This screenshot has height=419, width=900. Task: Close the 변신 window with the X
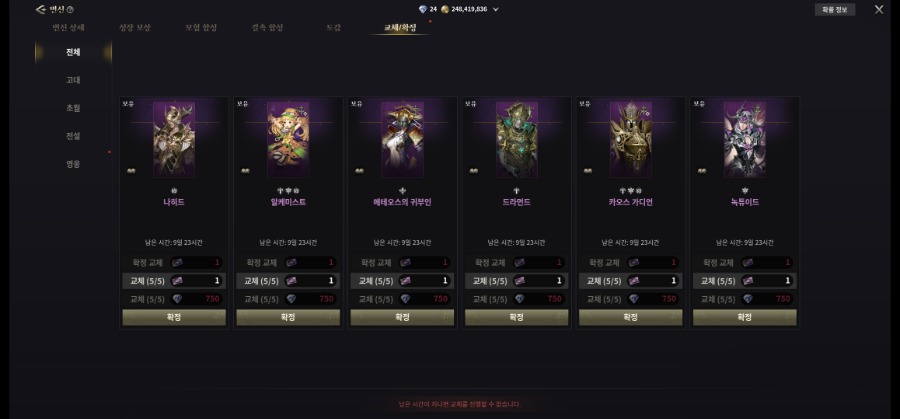(879, 9)
